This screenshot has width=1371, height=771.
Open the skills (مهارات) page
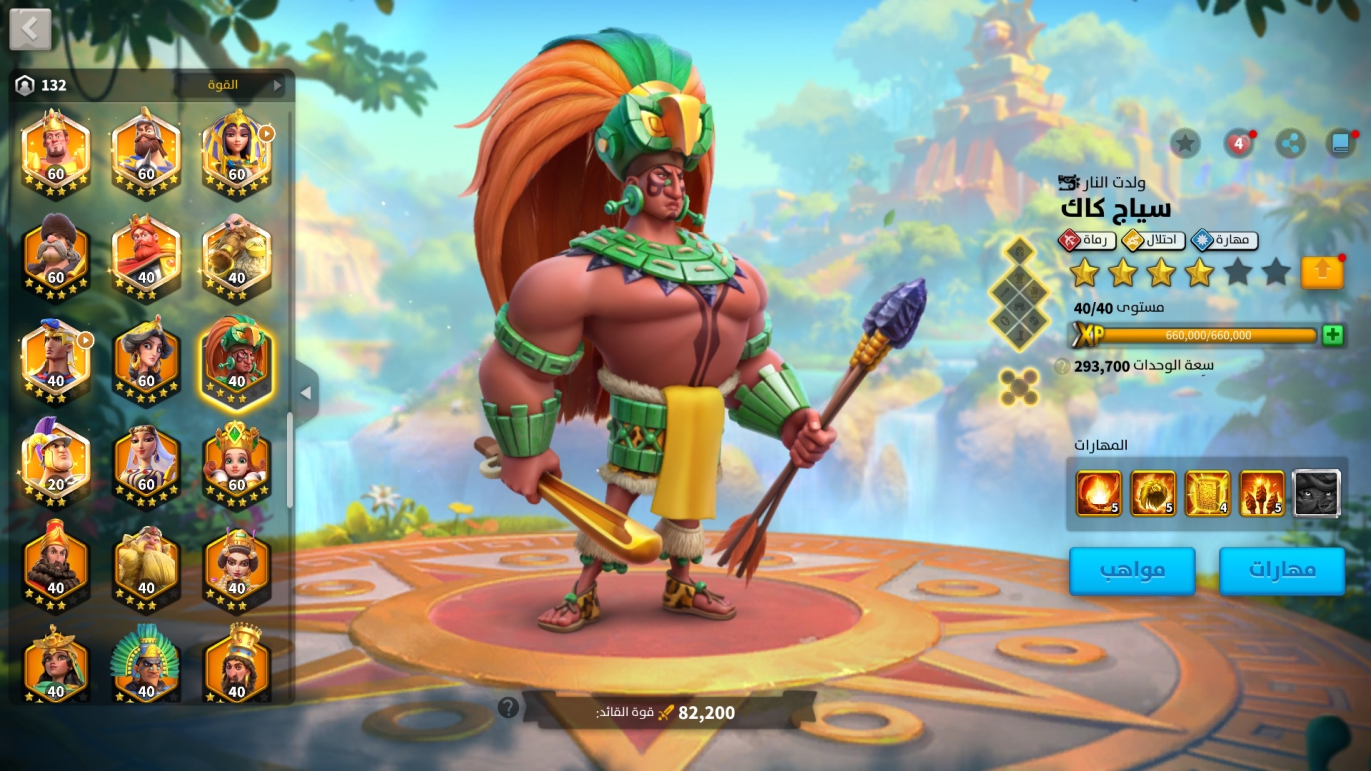click(1282, 571)
